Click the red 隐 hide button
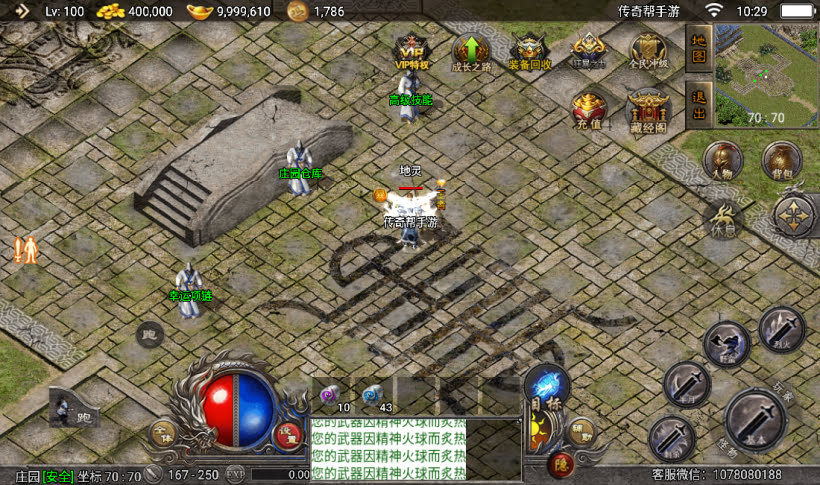This screenshot has height=485, width=820. coord(560,464)
